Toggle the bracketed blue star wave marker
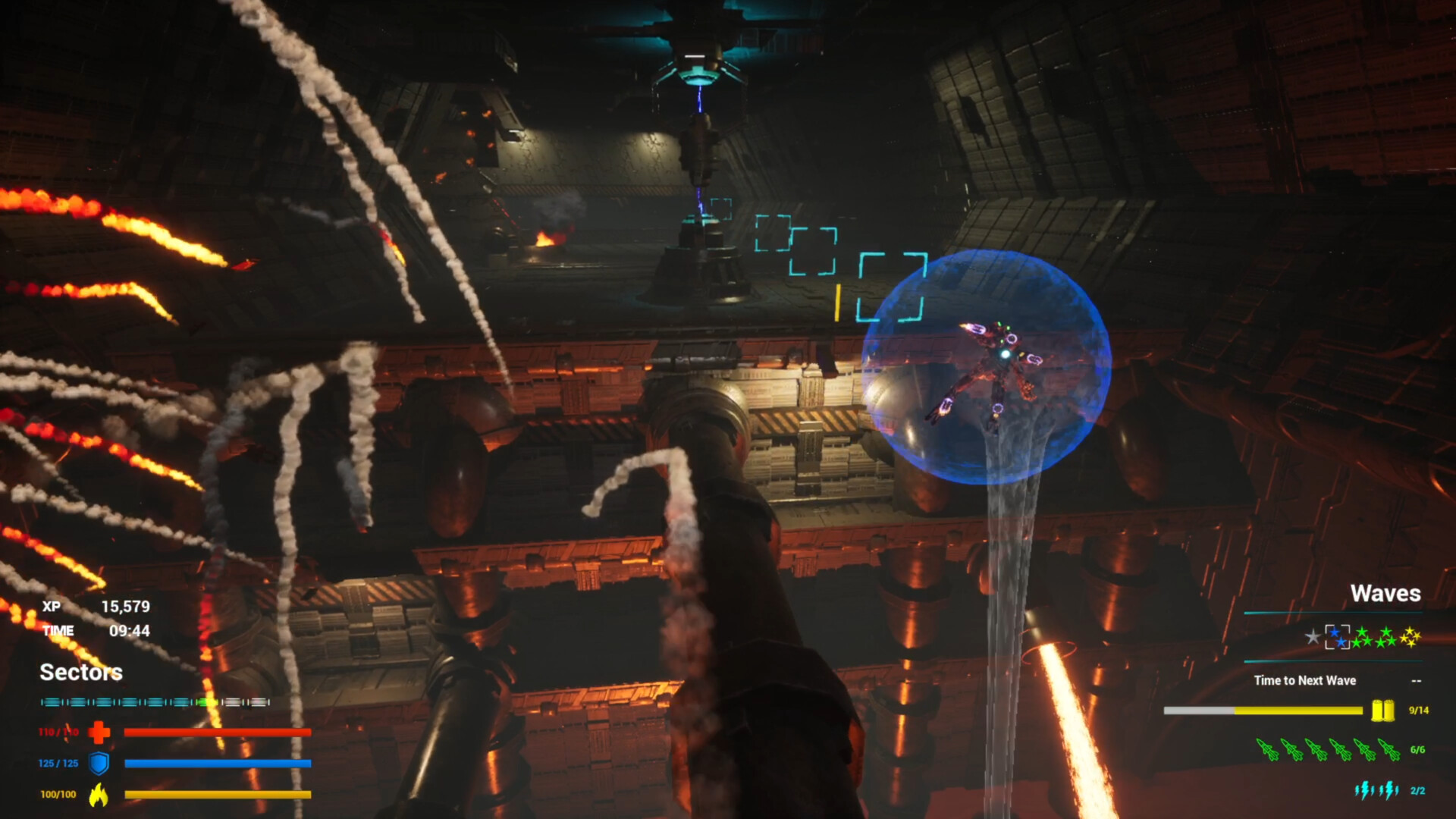1456x819 pixels. [1337, 637]
